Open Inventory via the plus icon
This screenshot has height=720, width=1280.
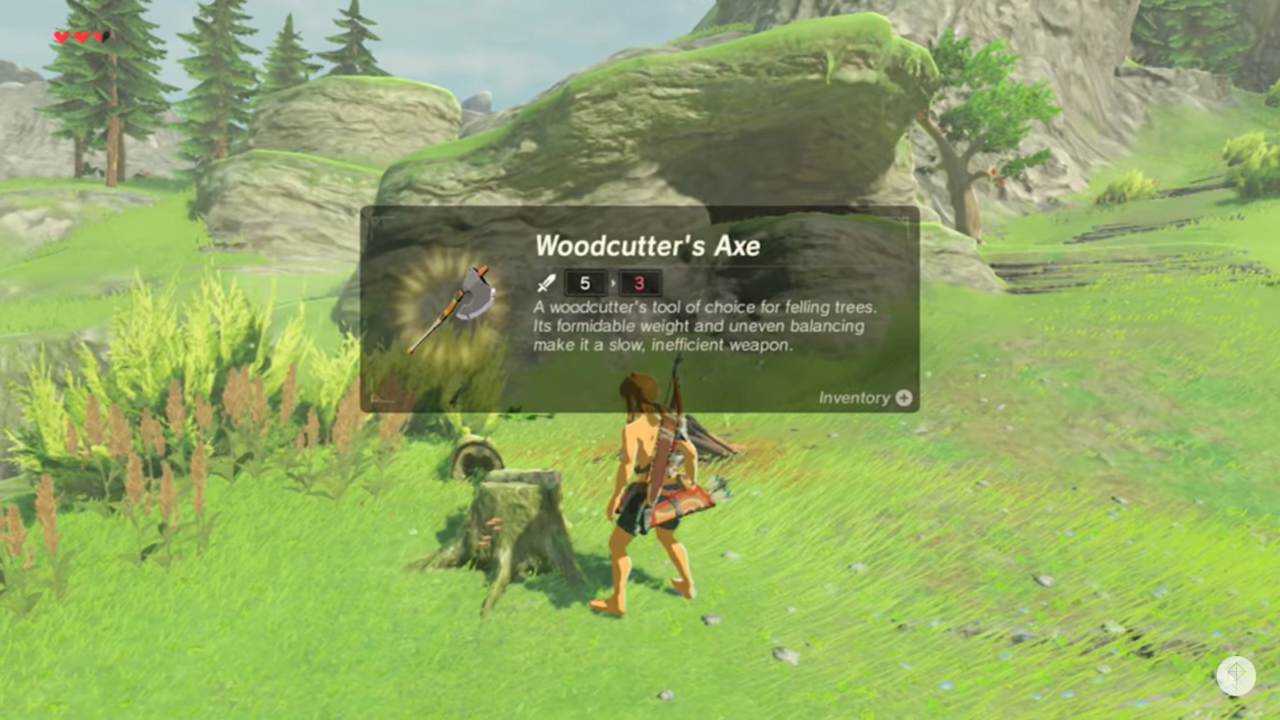click(x=903, y=397)
